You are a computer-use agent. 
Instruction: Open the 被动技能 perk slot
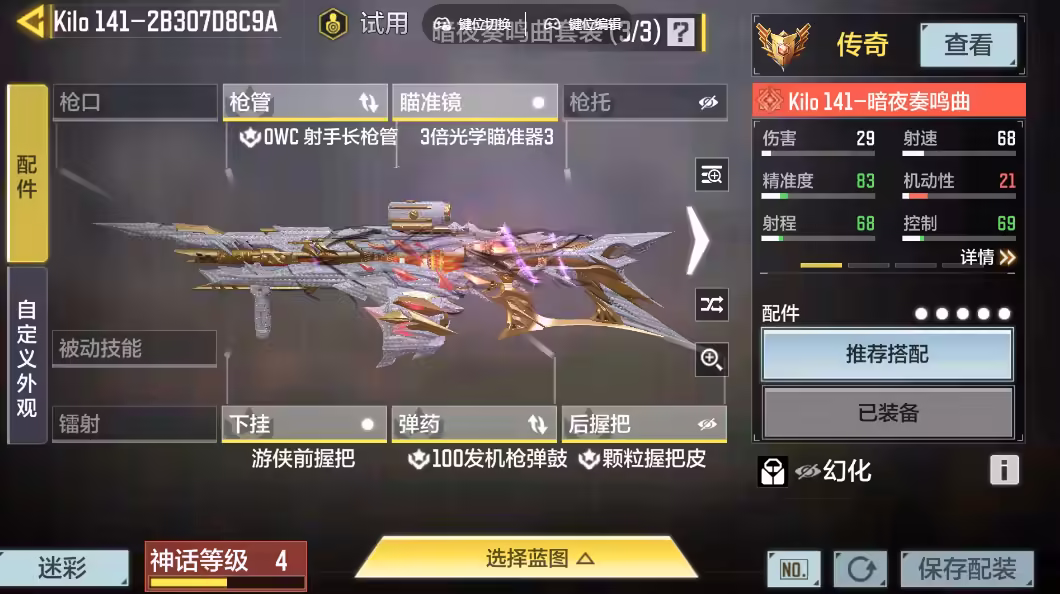coord(134,348)
